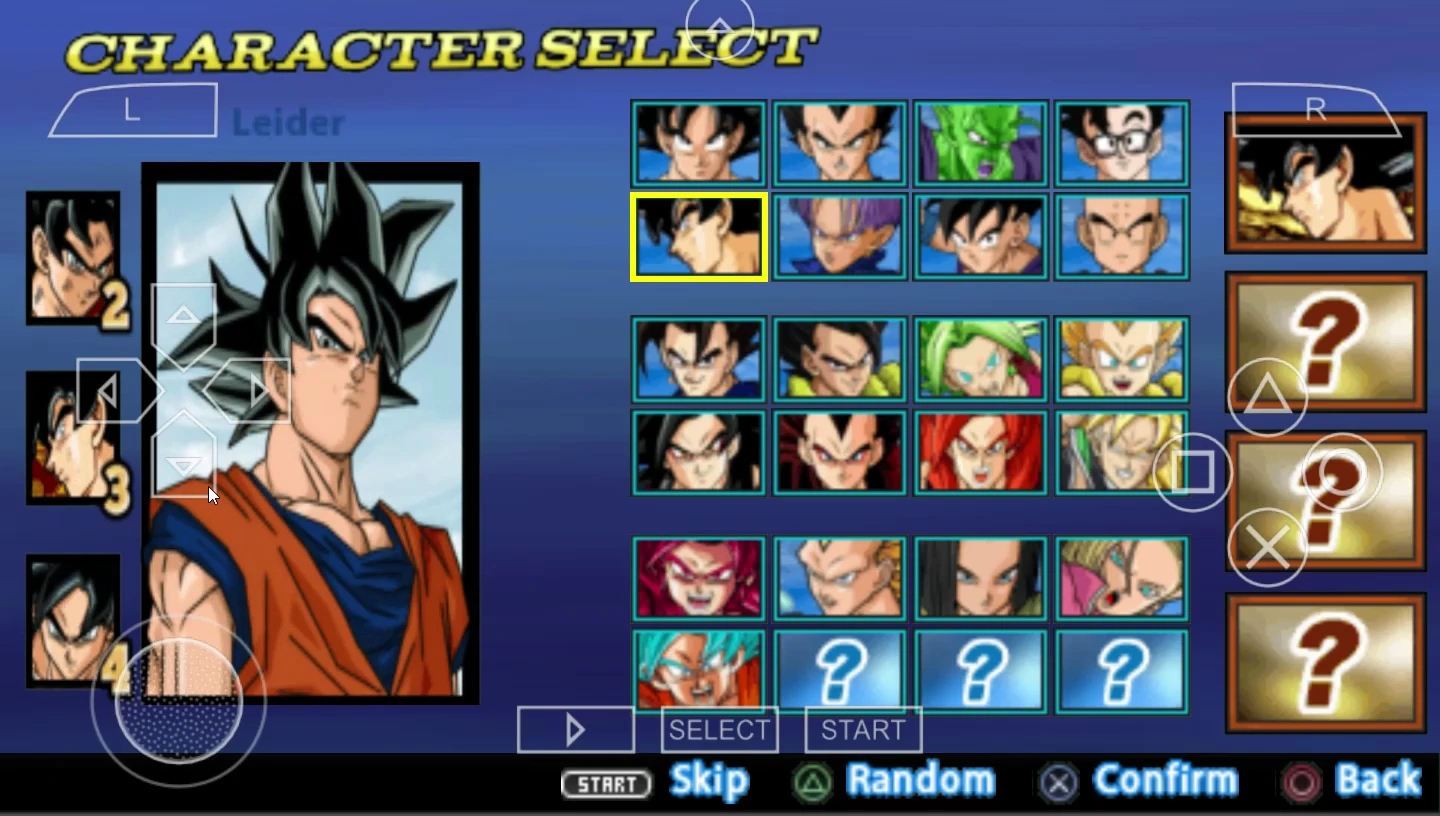Switch to costume variant number 2
This screenshot has width=1440, height=816.
click(73, 258)
